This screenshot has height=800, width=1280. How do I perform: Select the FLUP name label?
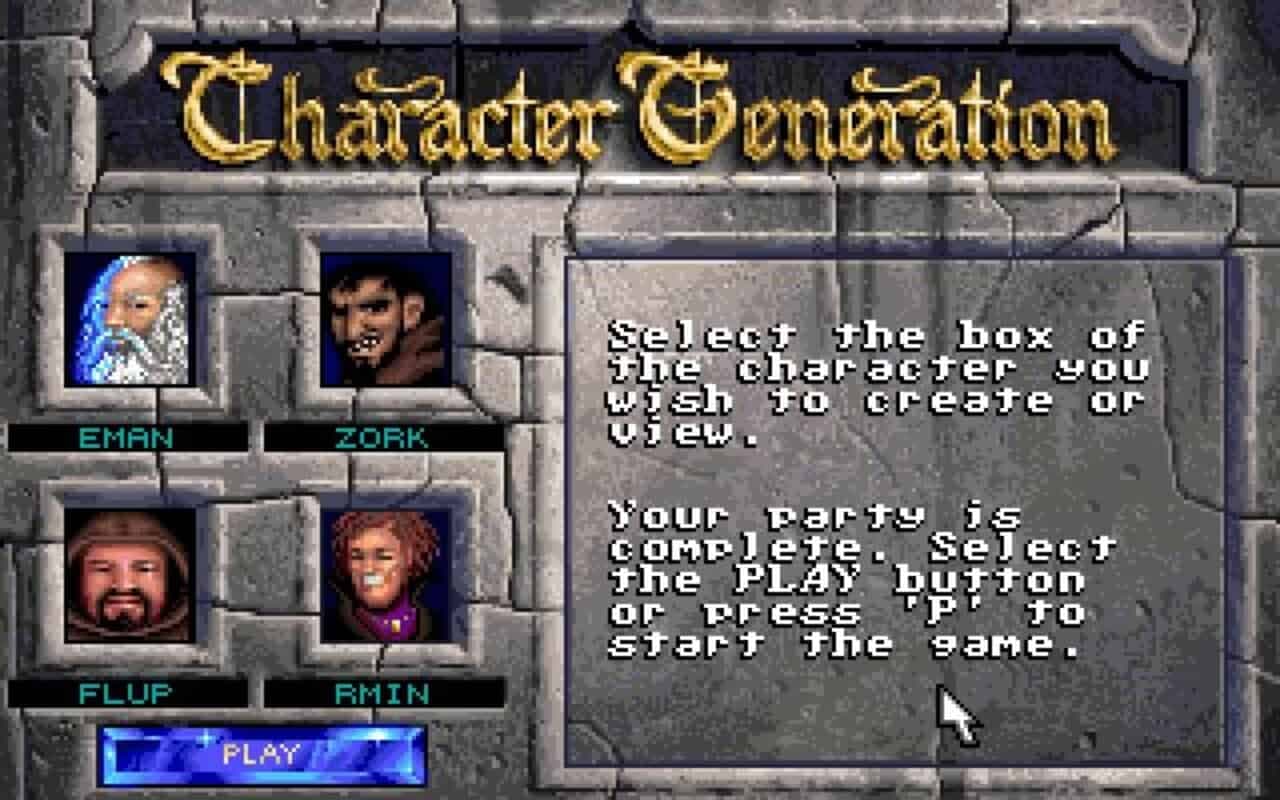click(128, 690)
